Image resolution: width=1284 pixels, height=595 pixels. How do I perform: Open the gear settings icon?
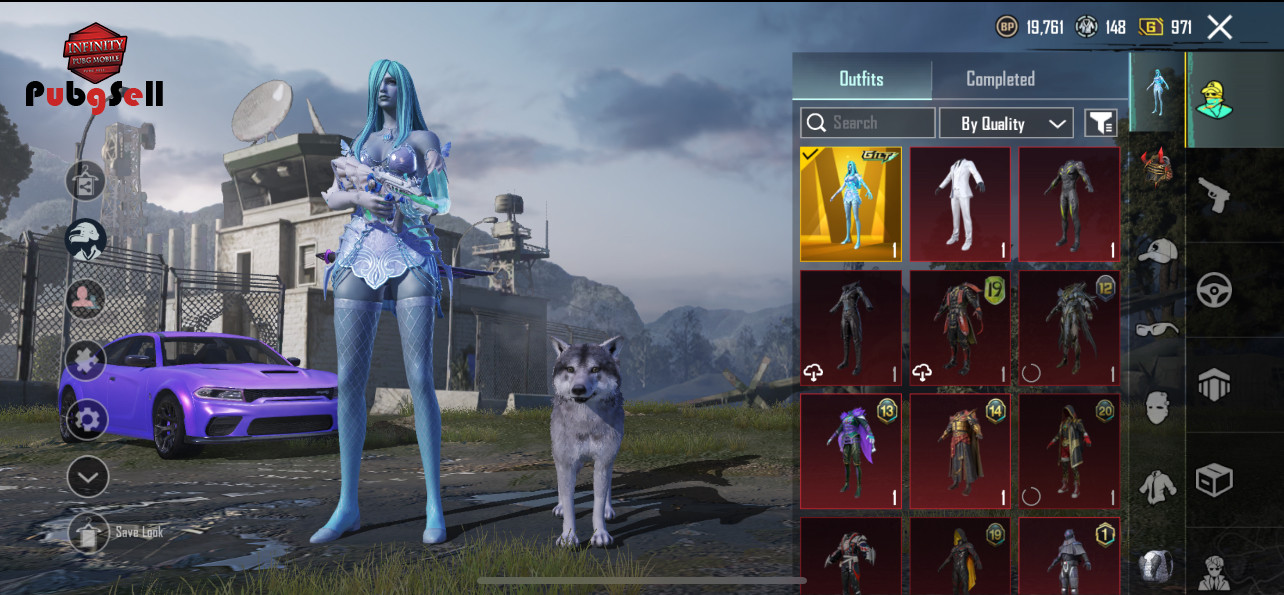(x=87, y=419)
